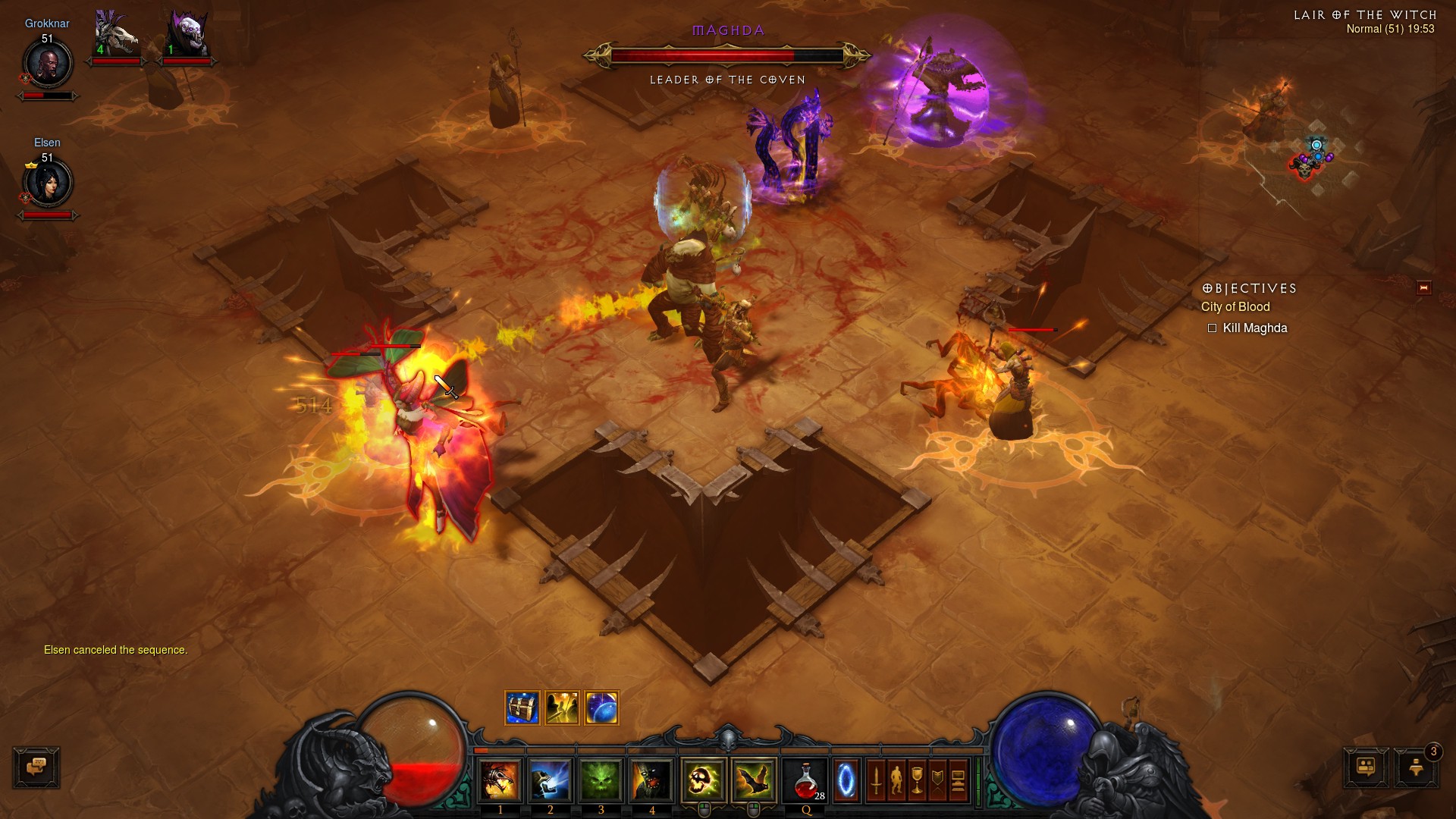Cast the green demon face skill
Screen dimensions: 1456x819
(x=601, y=780)
